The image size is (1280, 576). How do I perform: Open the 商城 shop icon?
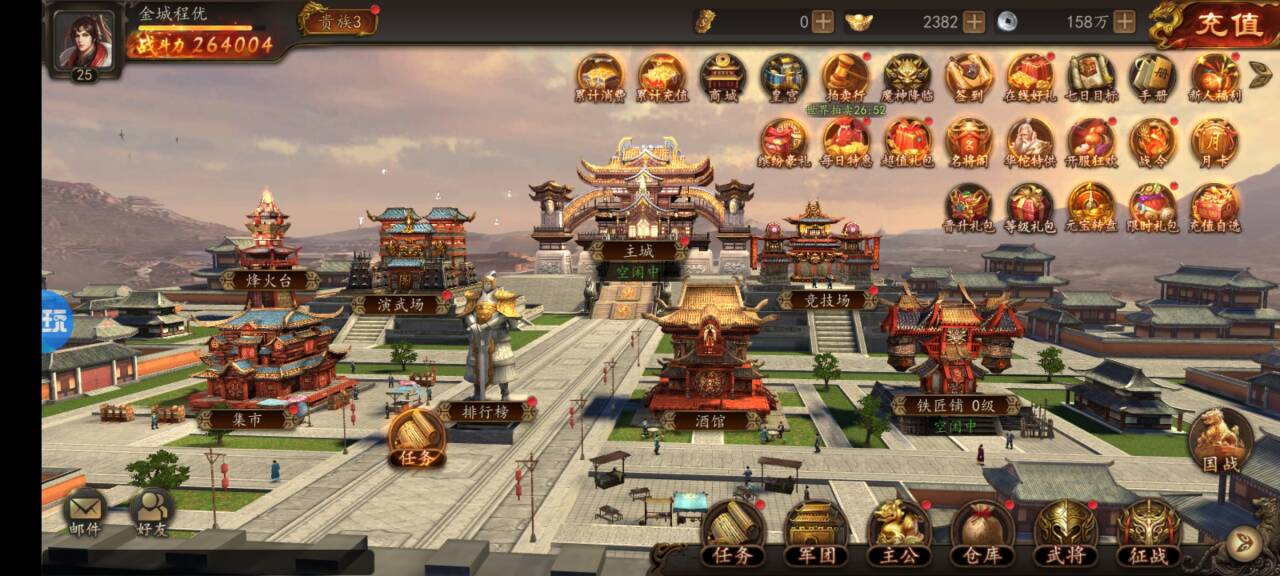(x=722, y=78)
